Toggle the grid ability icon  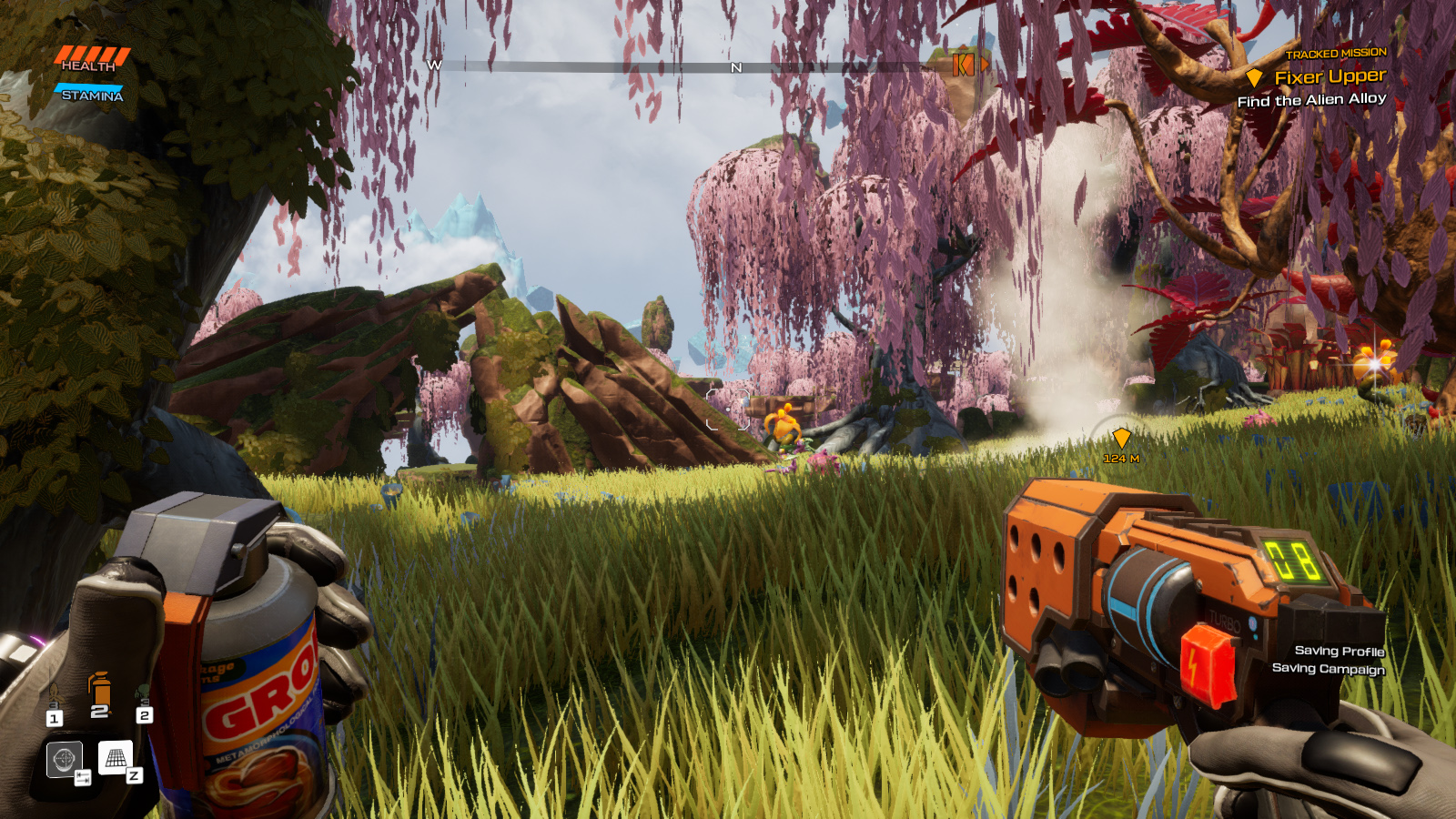(x=116, y=757)
